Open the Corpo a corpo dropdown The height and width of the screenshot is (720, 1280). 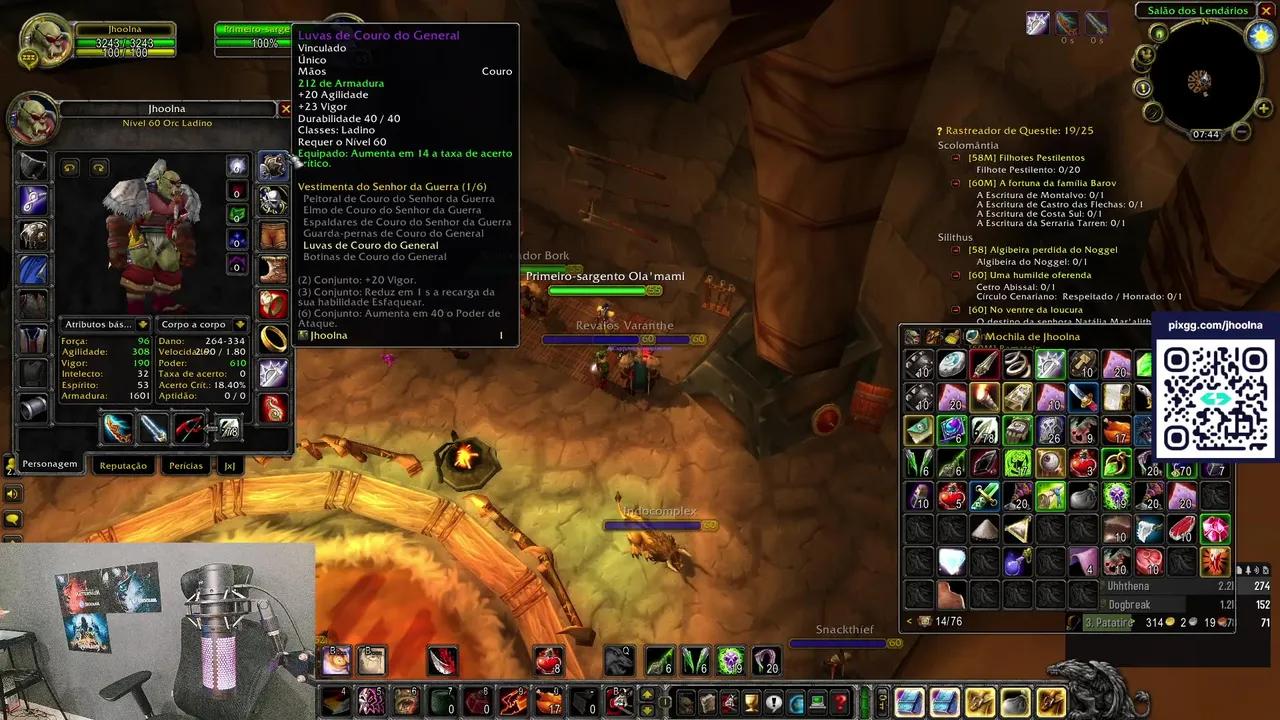[194, 324]
